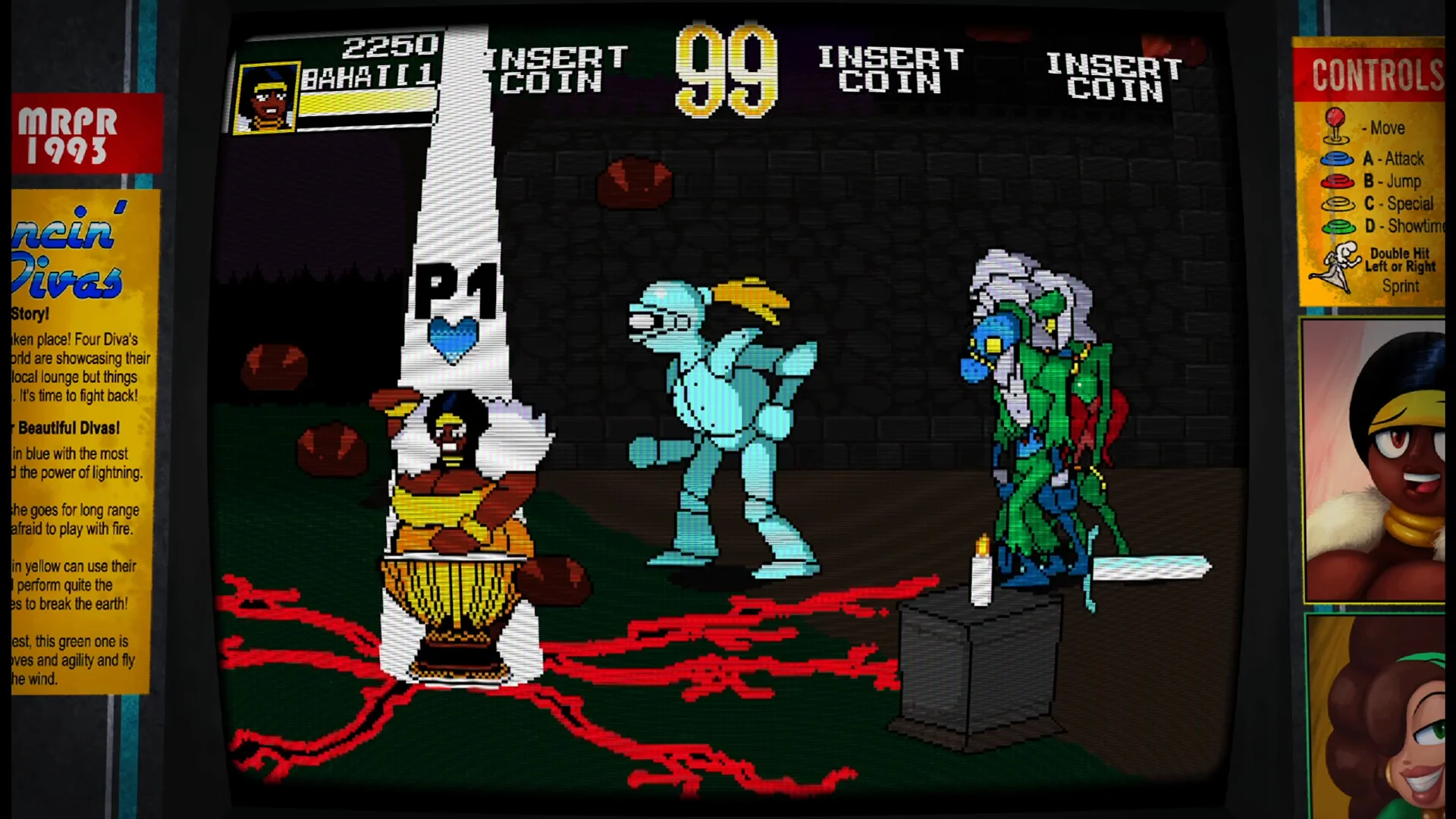Click Bahati's portrait in the player HUD
Viewport: 1456px width, 819px height.
point(266,98)
